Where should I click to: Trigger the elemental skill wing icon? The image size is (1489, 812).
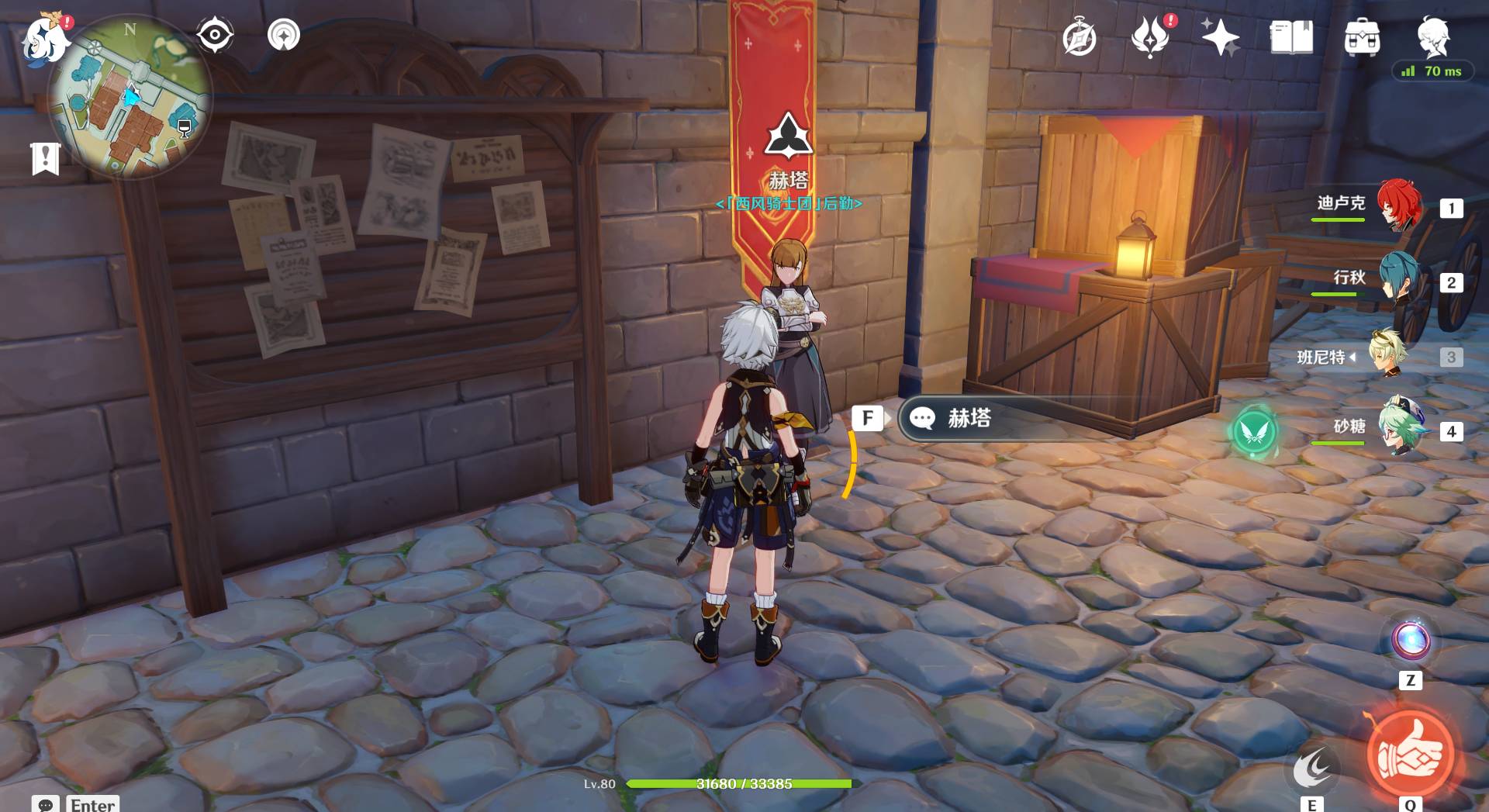(x=1311, y=768)
